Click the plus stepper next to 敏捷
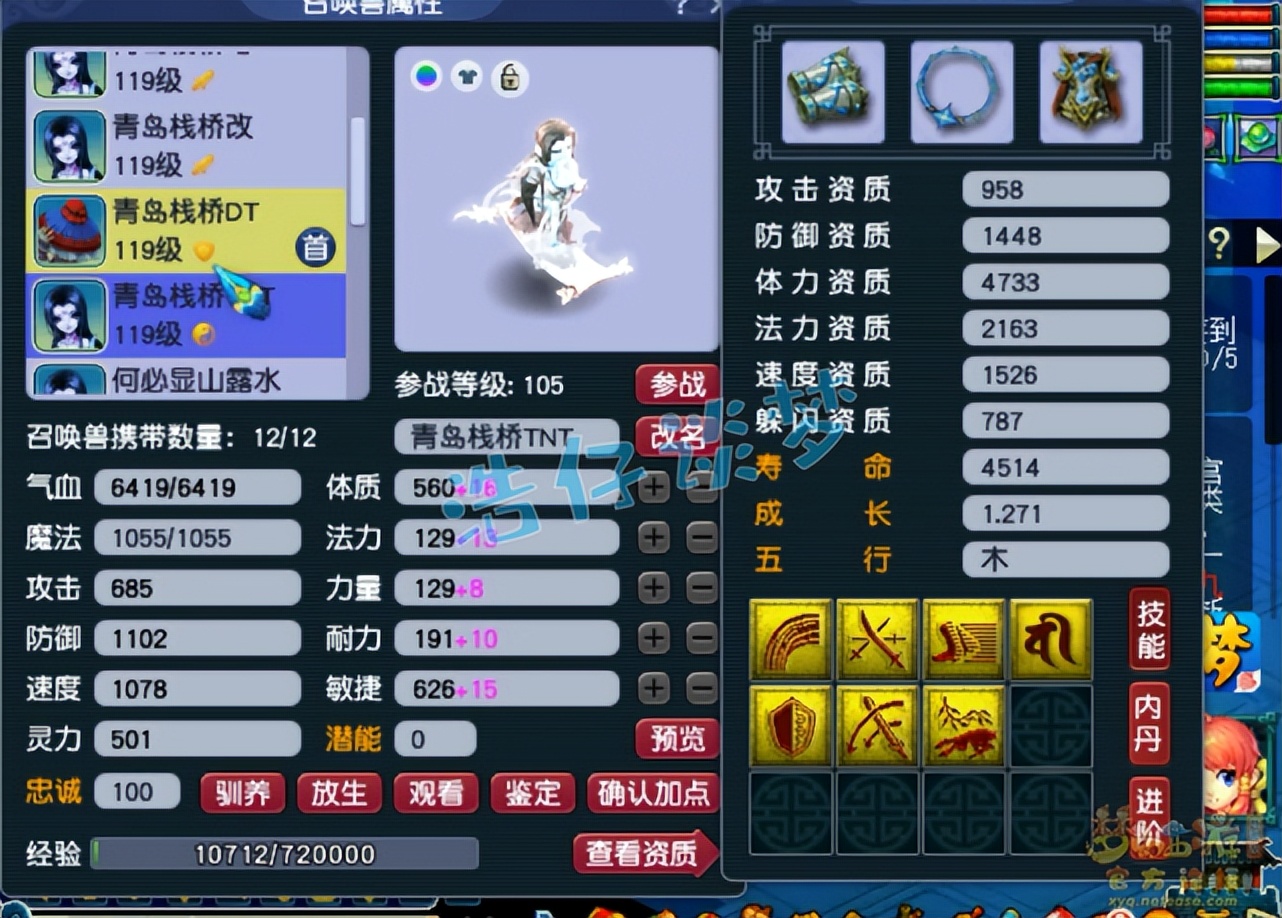Image resolution: width=1282 pixels, height=918 pixels. tap(652, 688)
